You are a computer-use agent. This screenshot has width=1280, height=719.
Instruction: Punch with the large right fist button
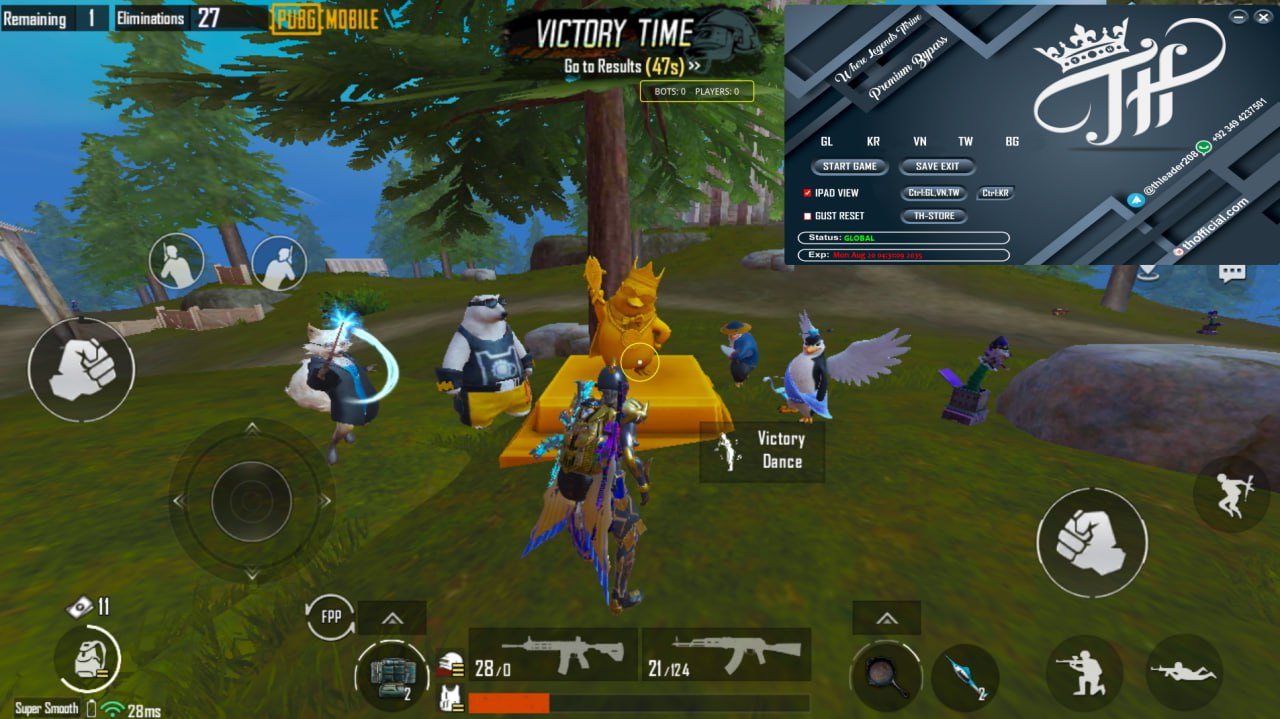pyautogui.click(x=1091, y=543)
